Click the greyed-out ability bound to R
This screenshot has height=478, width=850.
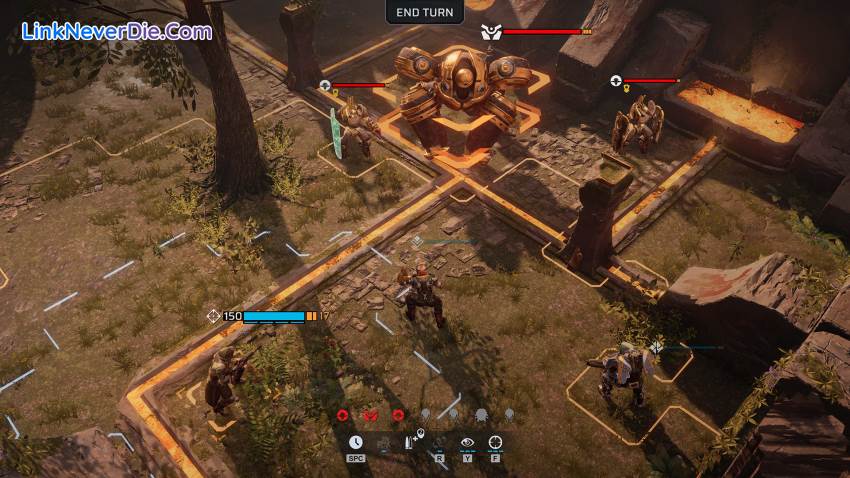439,442
